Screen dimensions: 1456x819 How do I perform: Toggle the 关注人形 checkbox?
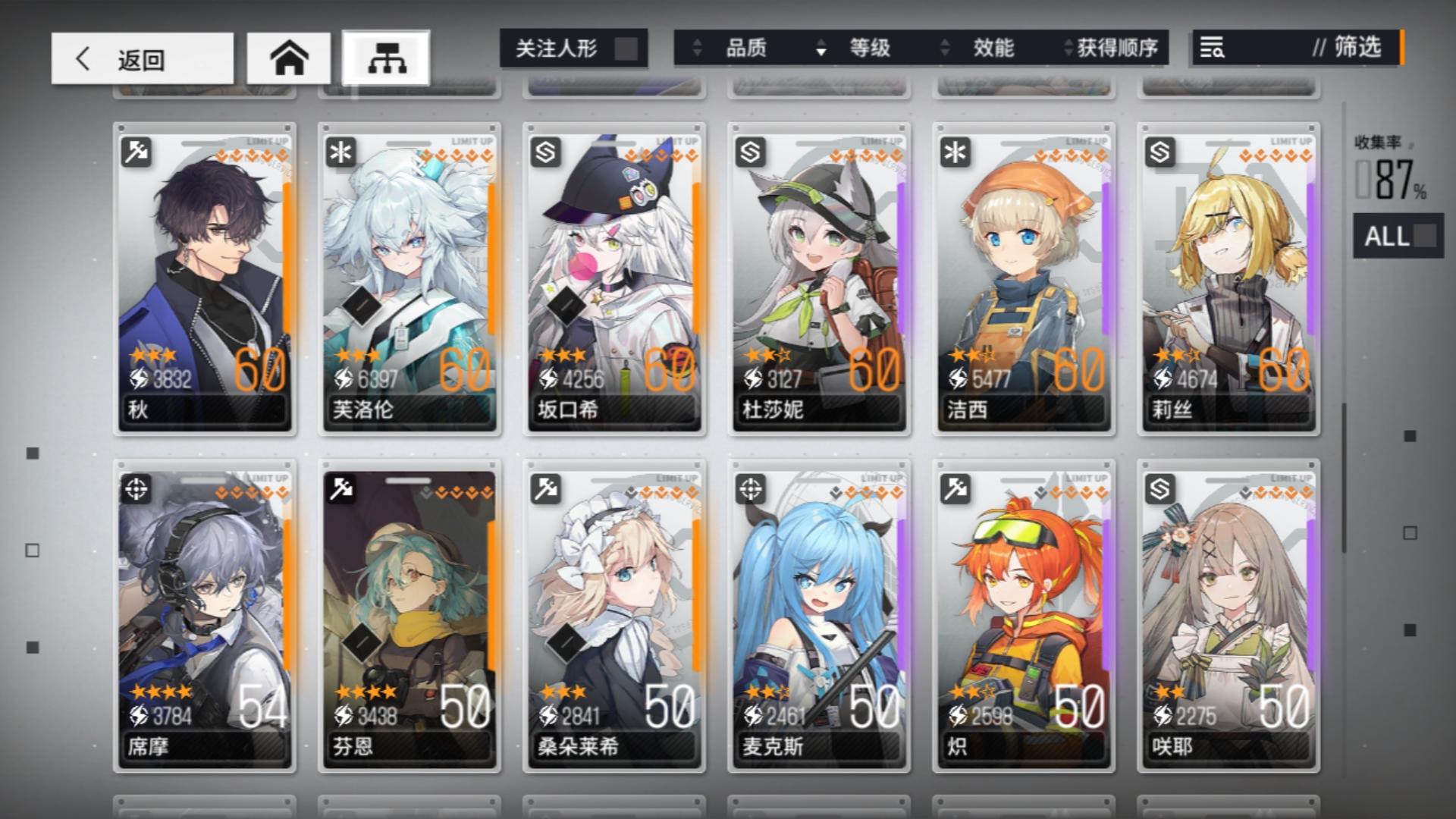626,48
